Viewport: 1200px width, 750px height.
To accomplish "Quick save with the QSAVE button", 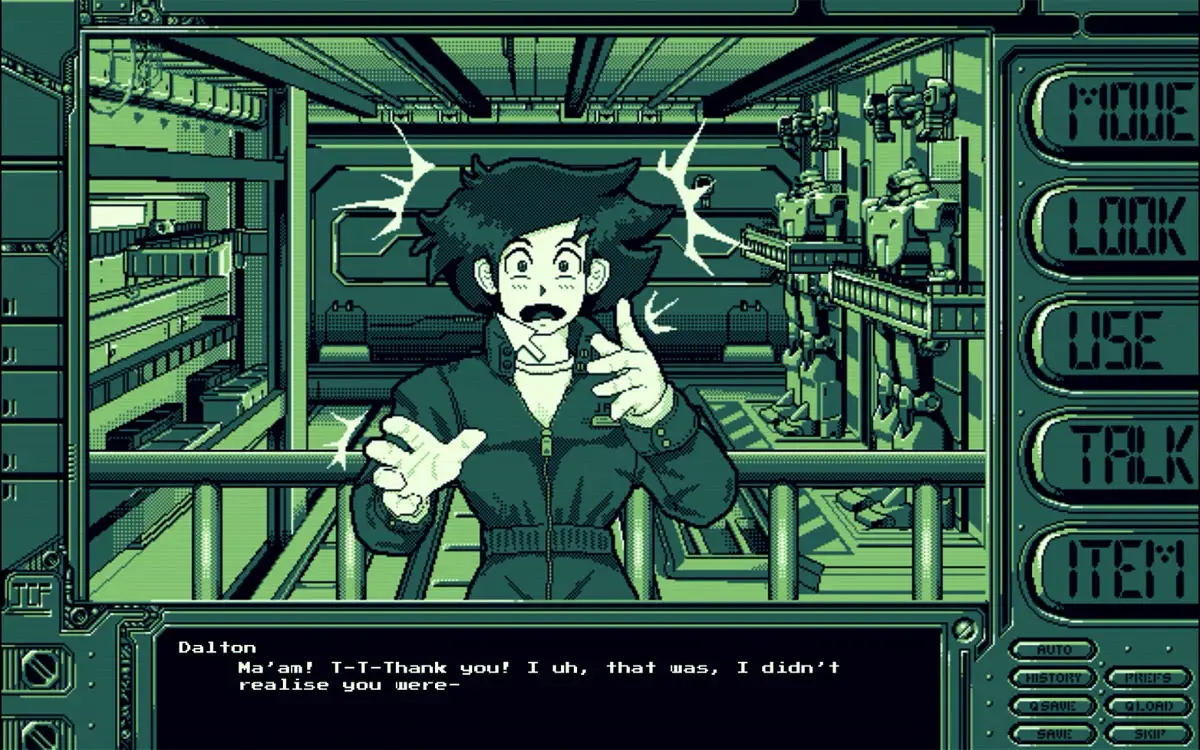I will 1052,706.
